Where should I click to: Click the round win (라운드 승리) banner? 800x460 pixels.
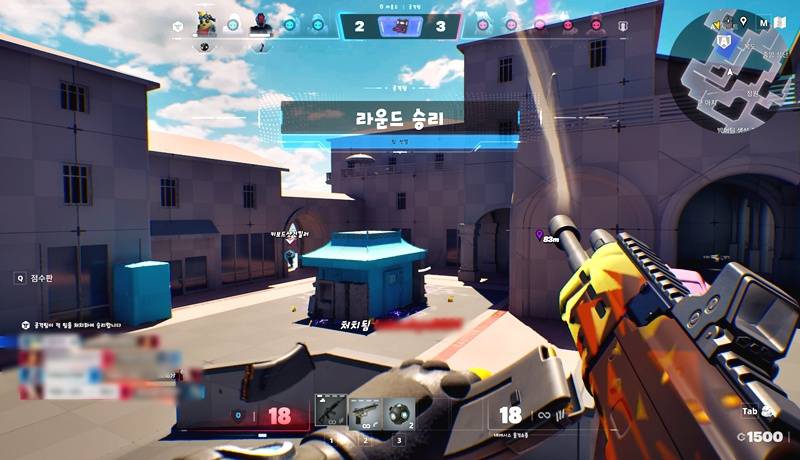pos(400,118)
